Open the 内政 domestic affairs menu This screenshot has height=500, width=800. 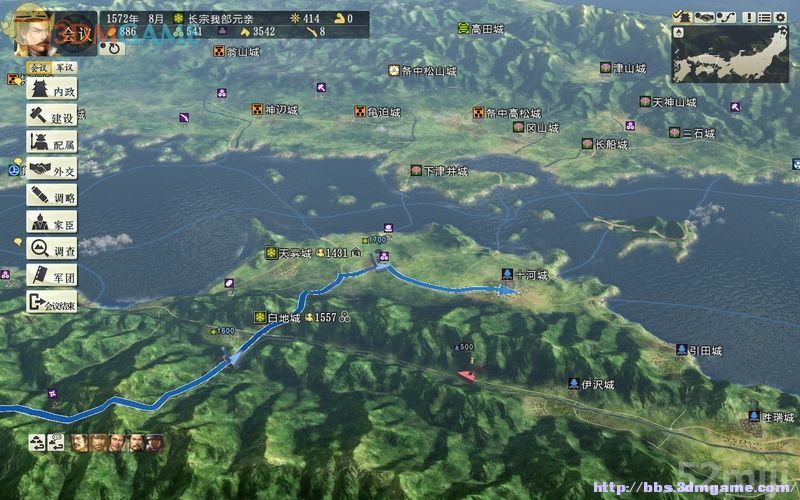click(52, 92)
